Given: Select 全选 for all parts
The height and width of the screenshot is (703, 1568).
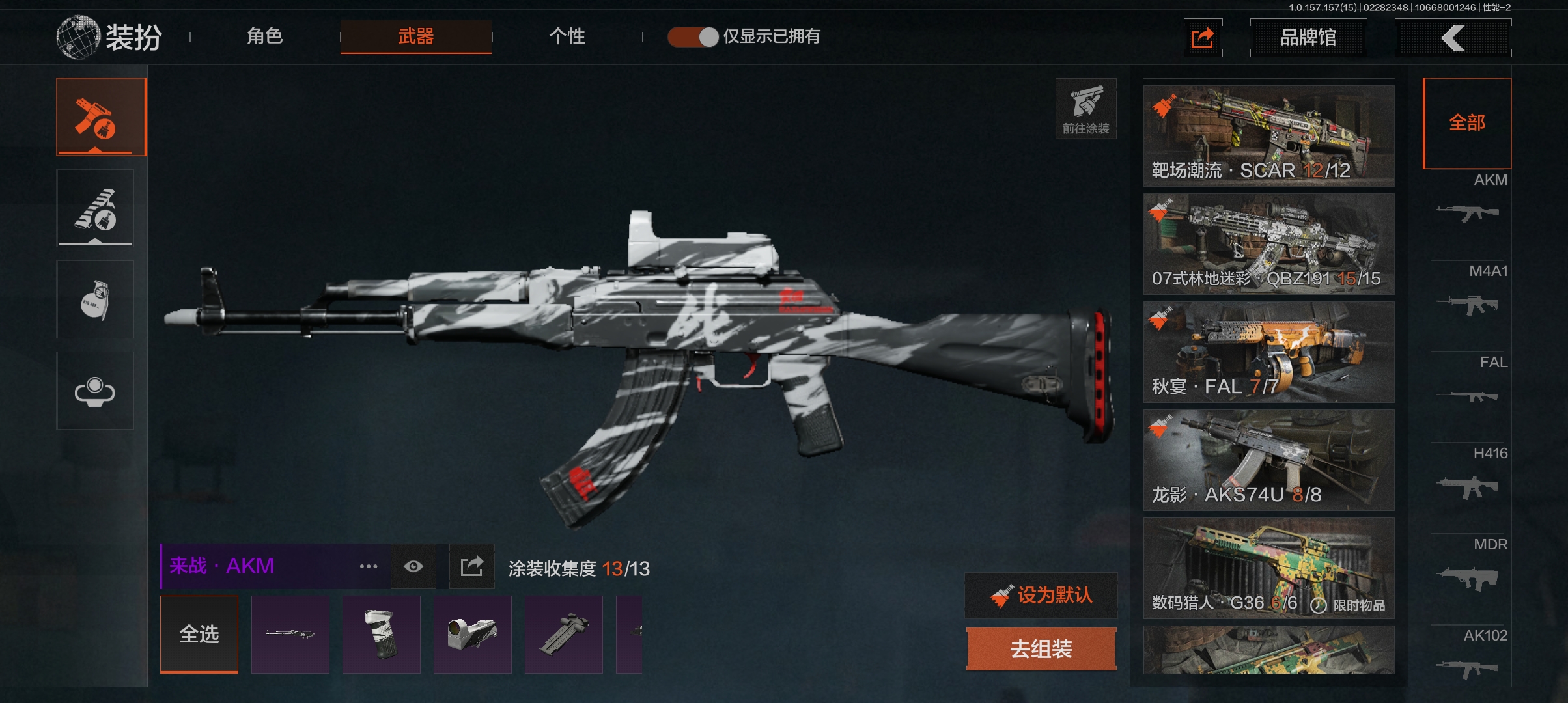Looking at the screenshot, I should pyautogui.click(x=199, y=633).
